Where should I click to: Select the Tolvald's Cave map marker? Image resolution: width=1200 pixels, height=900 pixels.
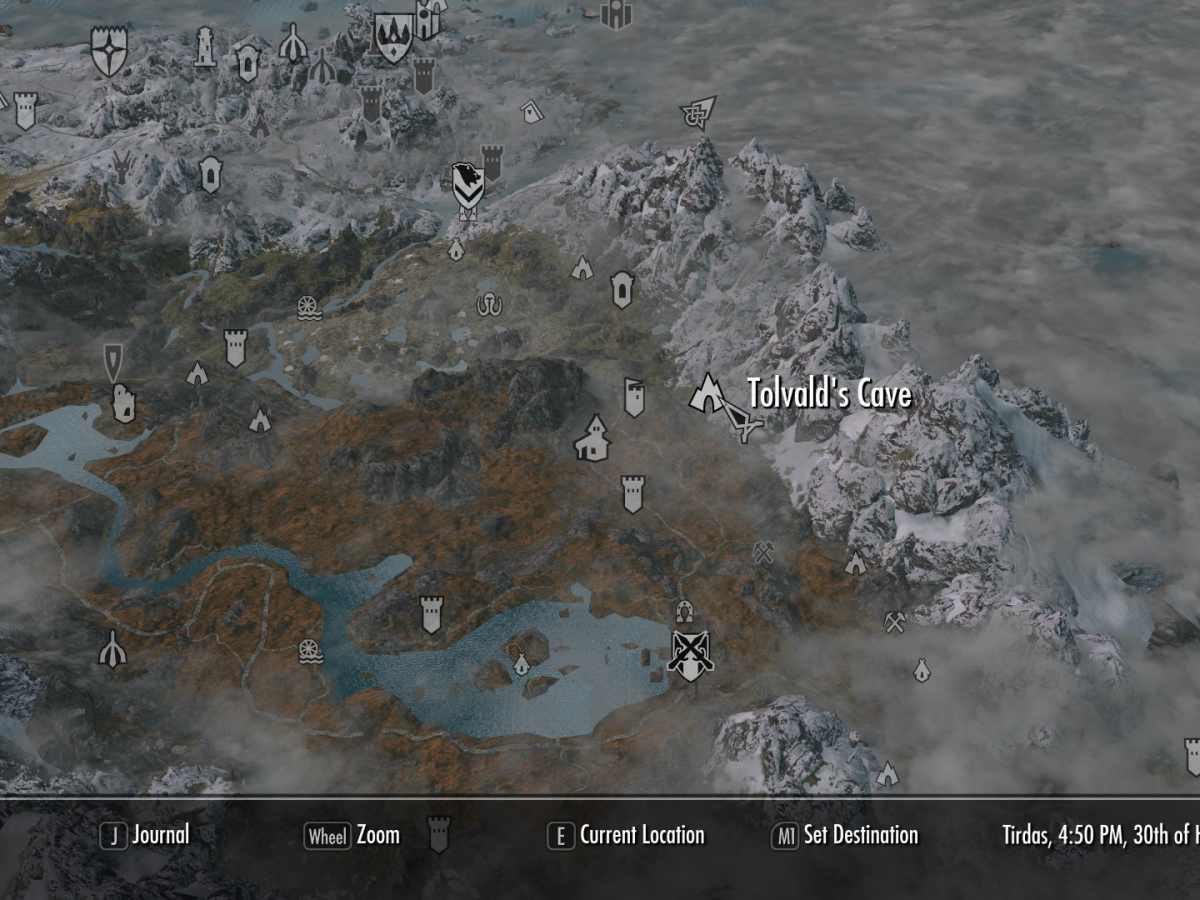pyautogui.click(x=707, y=392)
